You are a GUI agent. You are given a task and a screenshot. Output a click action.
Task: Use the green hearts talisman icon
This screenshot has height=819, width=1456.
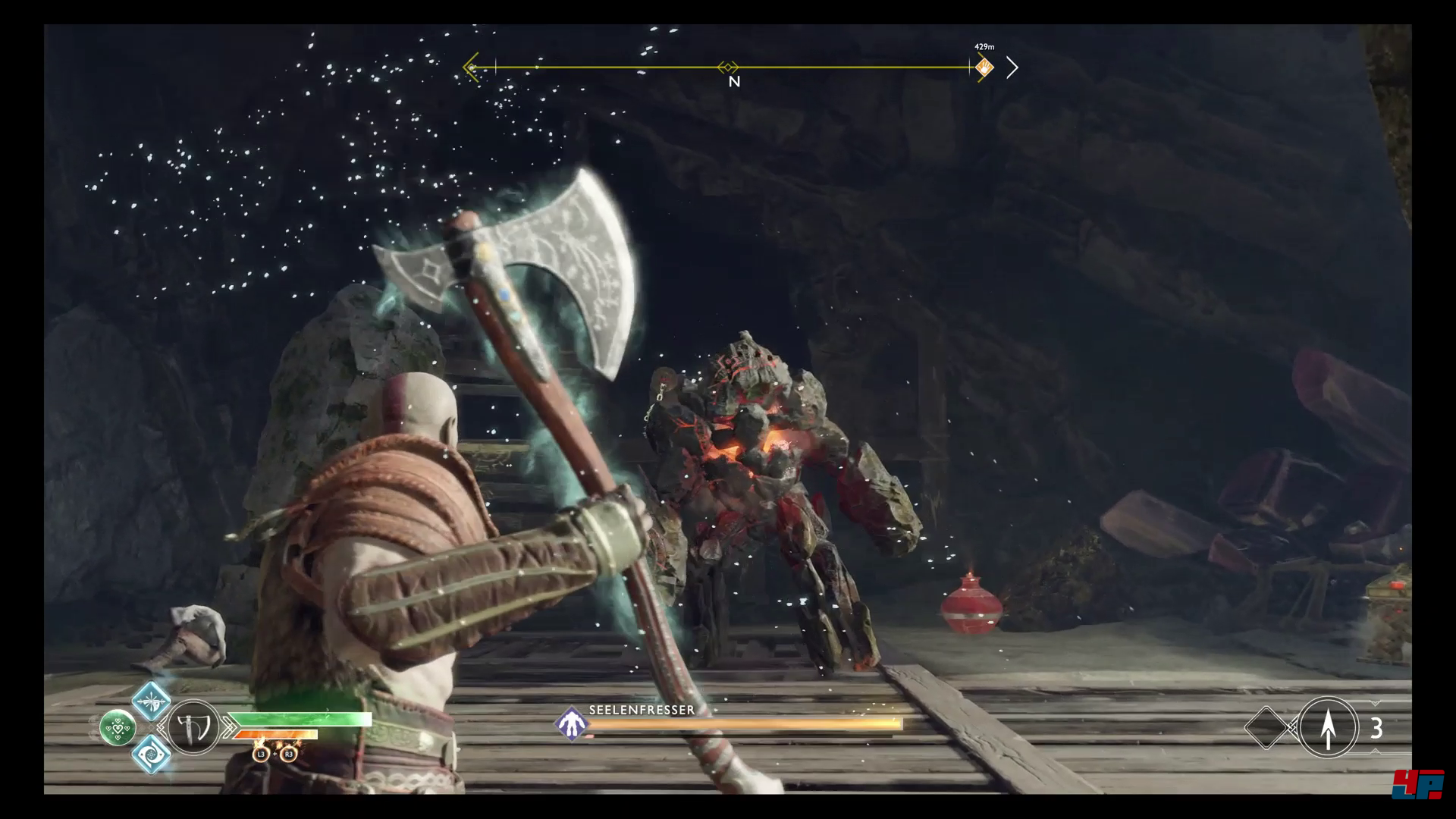tap(118, 728)
